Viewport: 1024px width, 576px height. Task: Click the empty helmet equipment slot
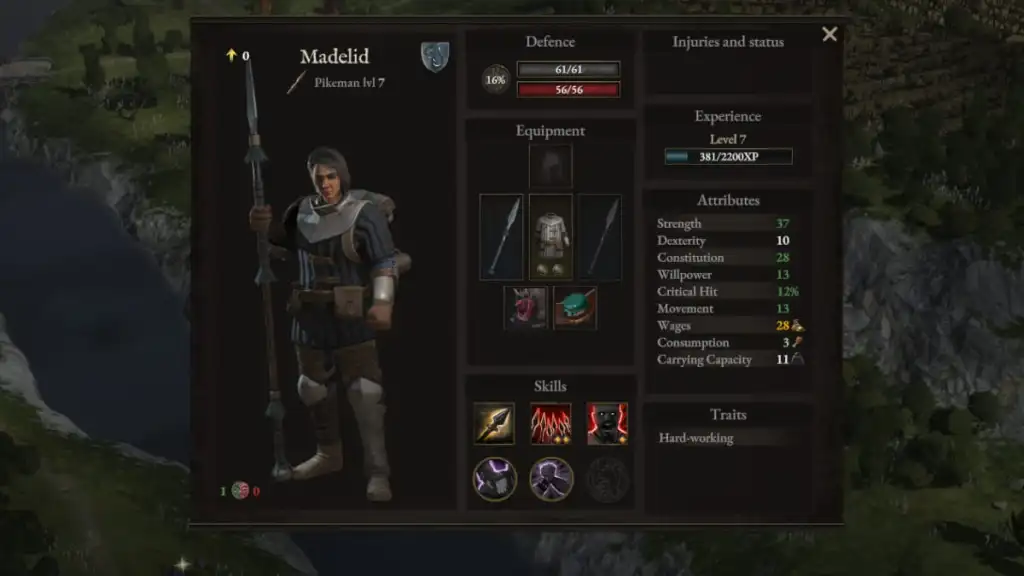[550, 166]
